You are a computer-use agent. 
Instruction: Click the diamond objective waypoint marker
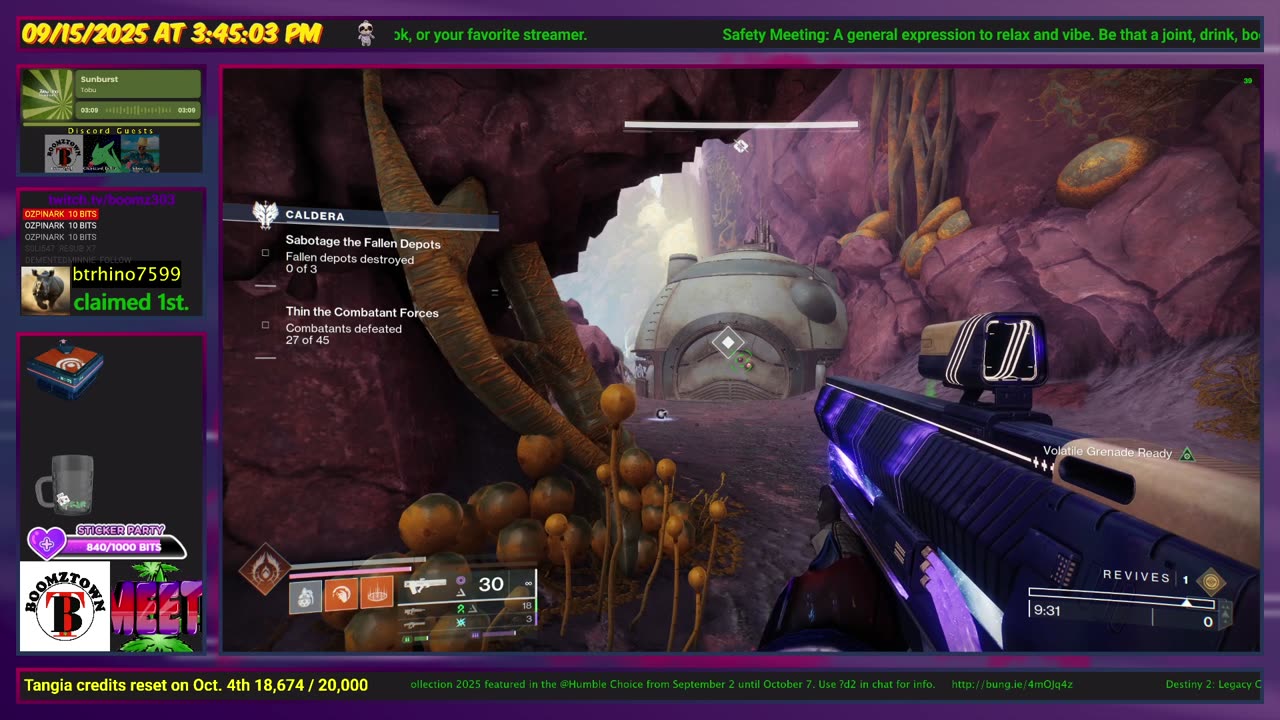coord(727,343)
